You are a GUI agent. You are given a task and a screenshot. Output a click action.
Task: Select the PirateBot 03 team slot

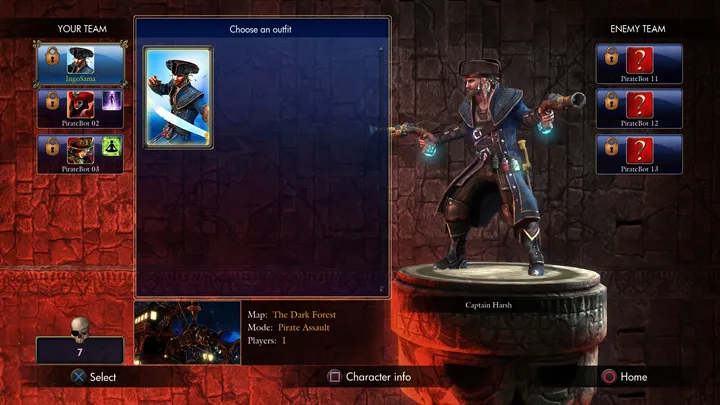pyautogui.click(x=81, y=154)
